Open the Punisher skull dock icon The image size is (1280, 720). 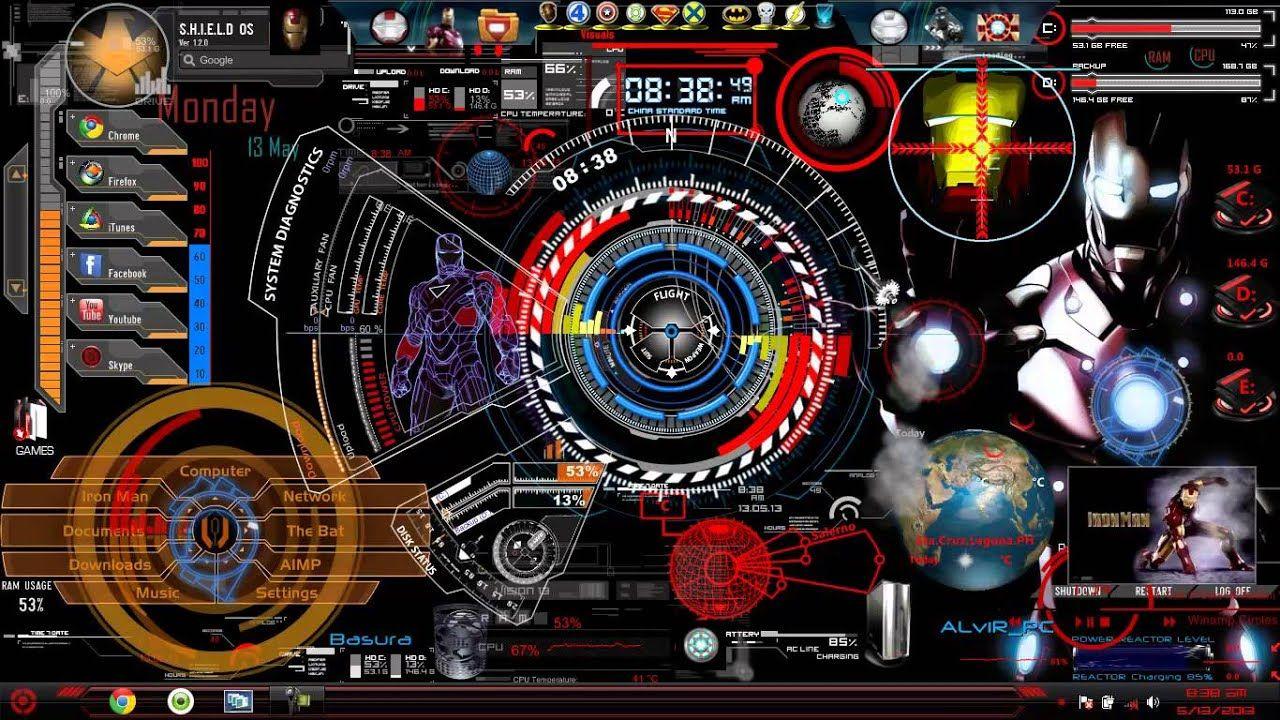767,14
